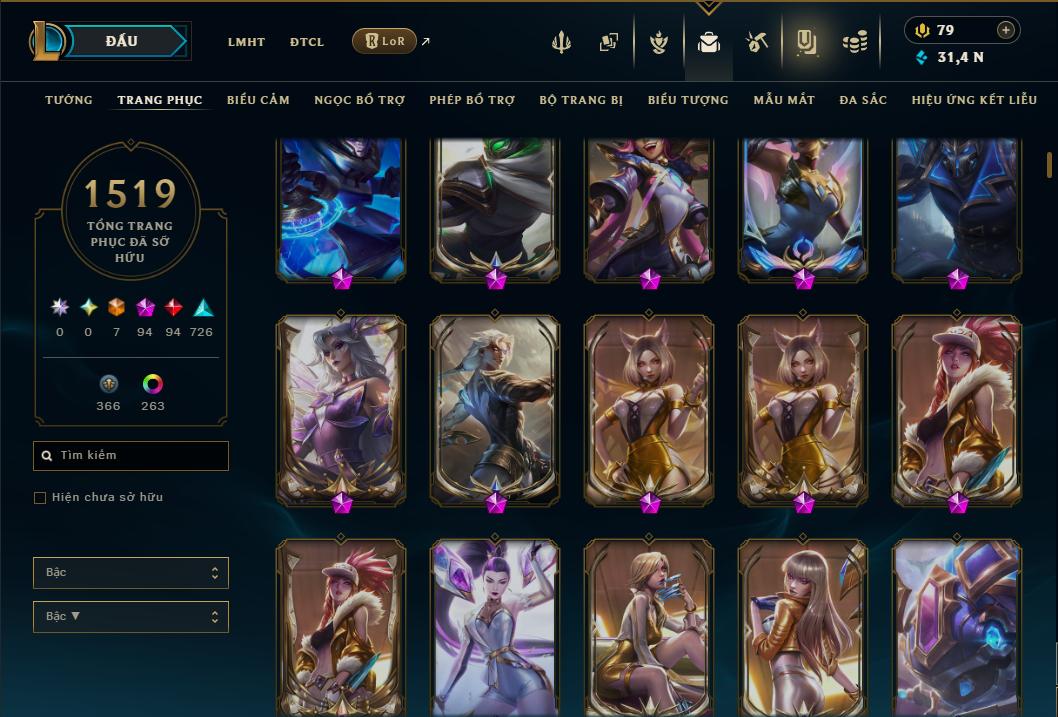
Task: Switch to the TƯỚNG tab
Action: pos(69,100)
